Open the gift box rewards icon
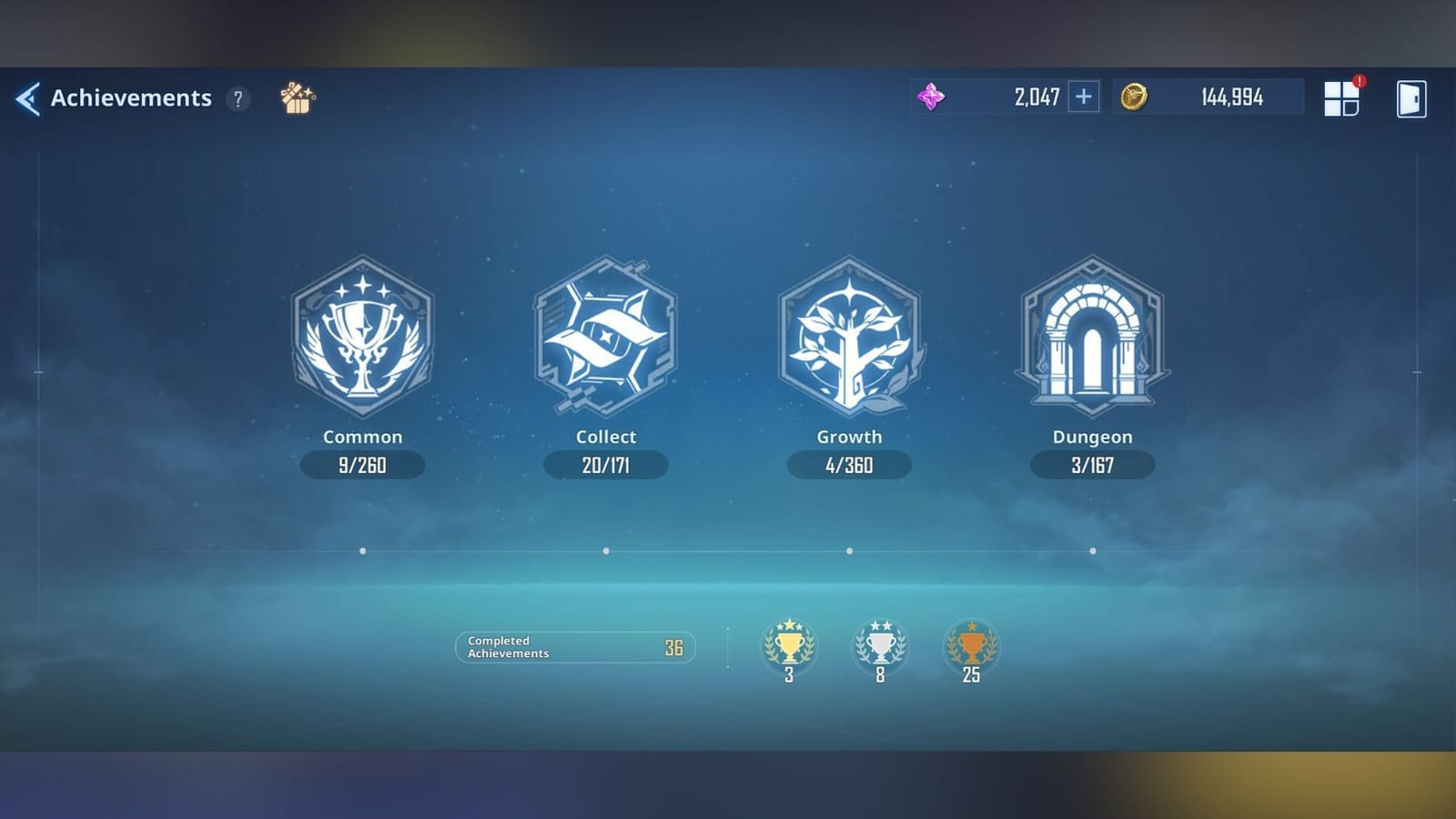This screenshot has width=1456, height=819. (298, 96)
